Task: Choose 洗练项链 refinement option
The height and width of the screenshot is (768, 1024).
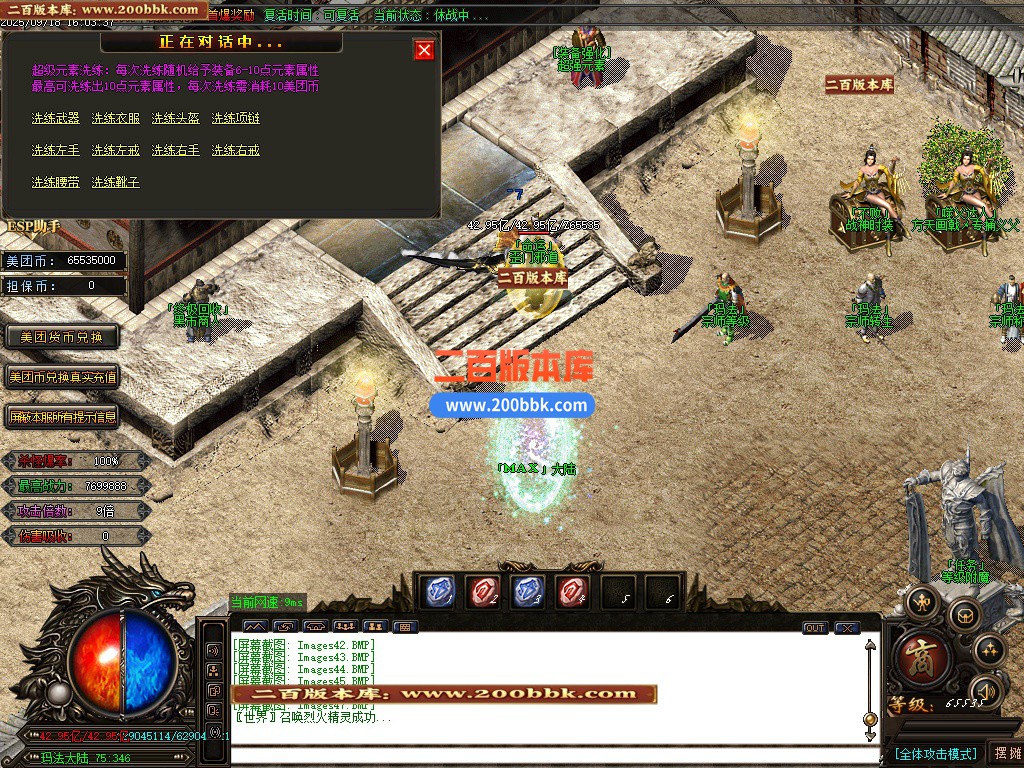Action: click(x=236, y=118)
